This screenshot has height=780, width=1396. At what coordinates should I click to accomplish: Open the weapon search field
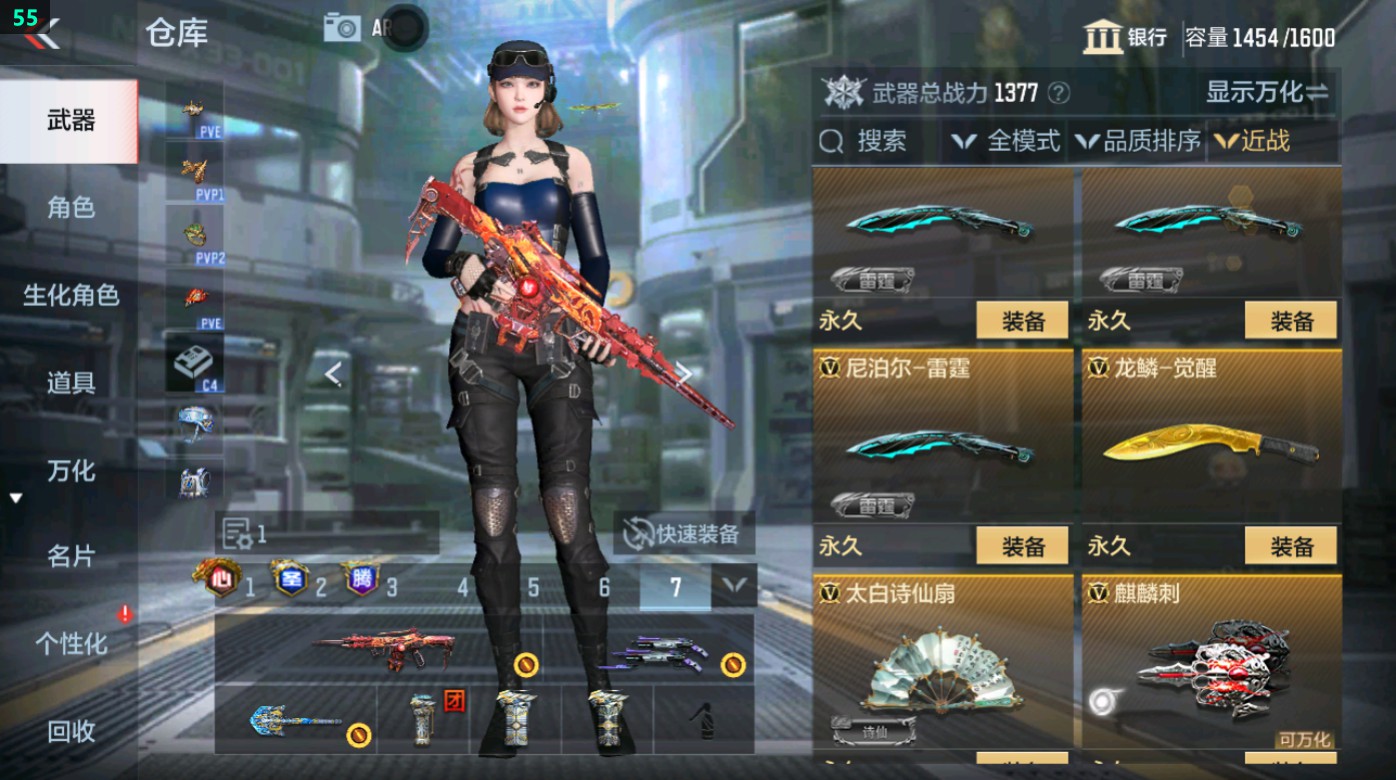(869, 141)
